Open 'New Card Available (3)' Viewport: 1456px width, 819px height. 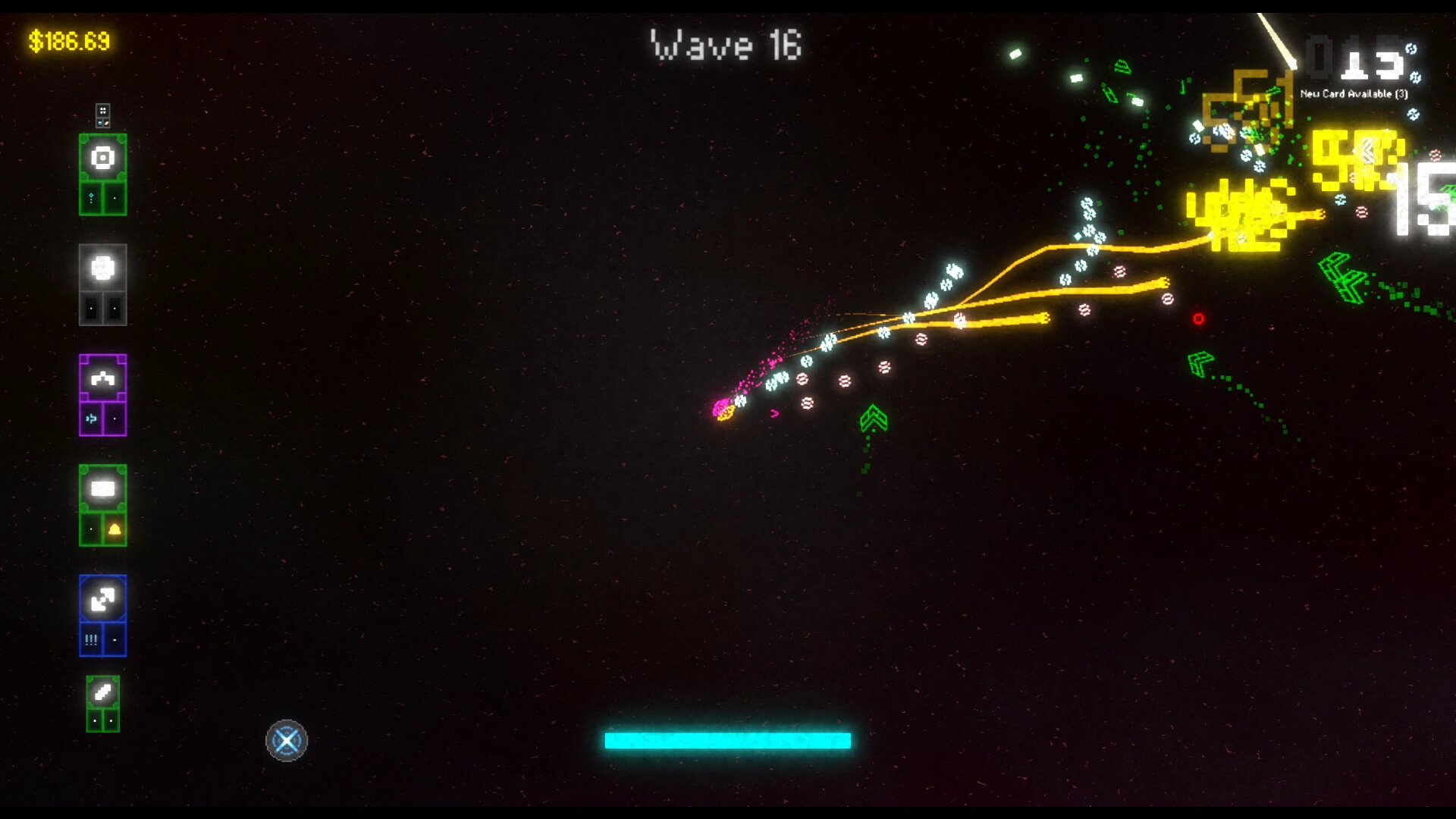(1352, 94)
